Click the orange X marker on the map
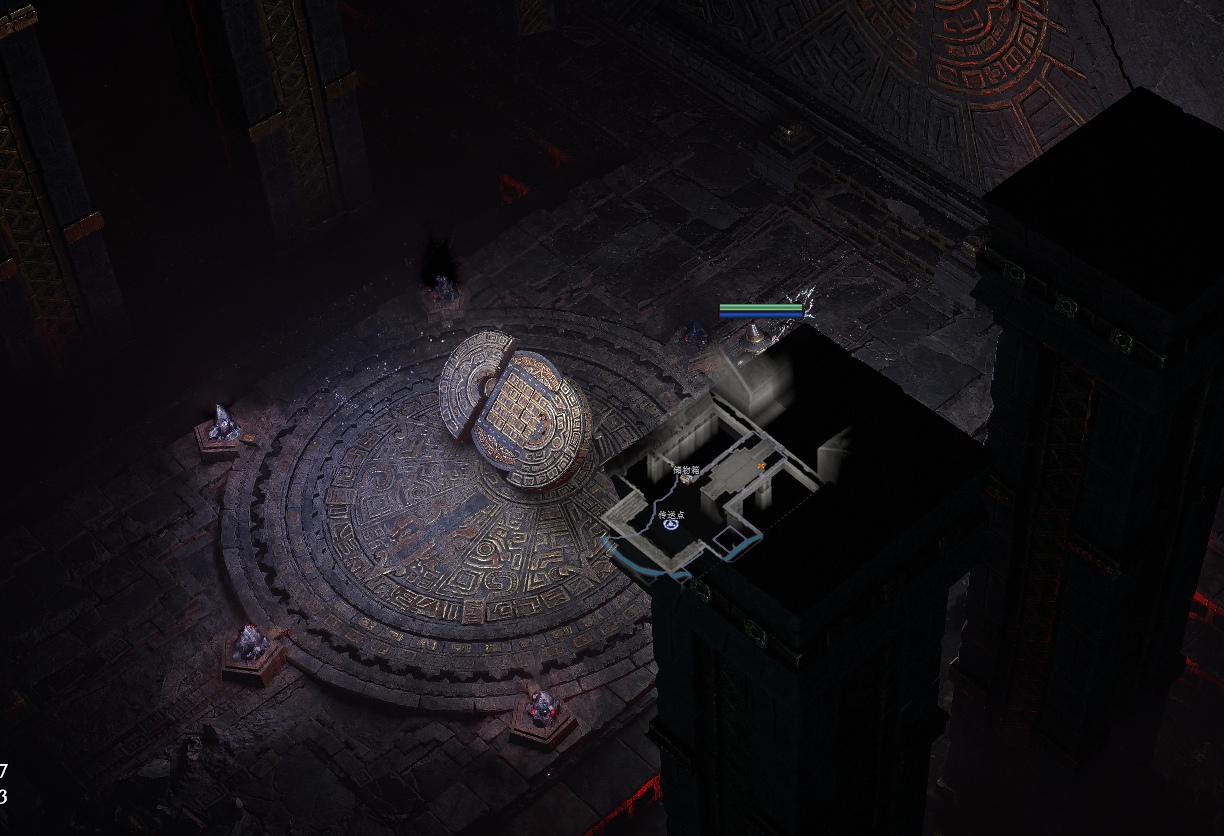This screenshot has width=1224, height=836. [x=762, y=466]
